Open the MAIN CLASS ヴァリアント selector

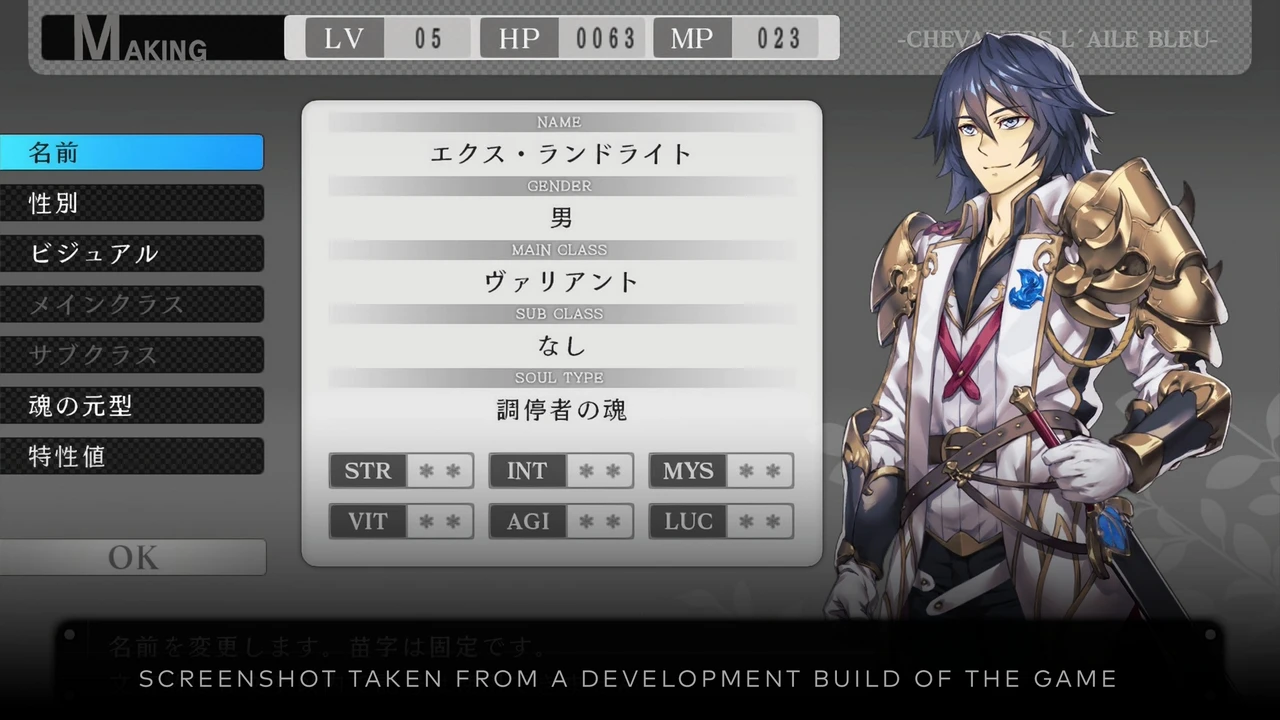[x=560, y=281]
